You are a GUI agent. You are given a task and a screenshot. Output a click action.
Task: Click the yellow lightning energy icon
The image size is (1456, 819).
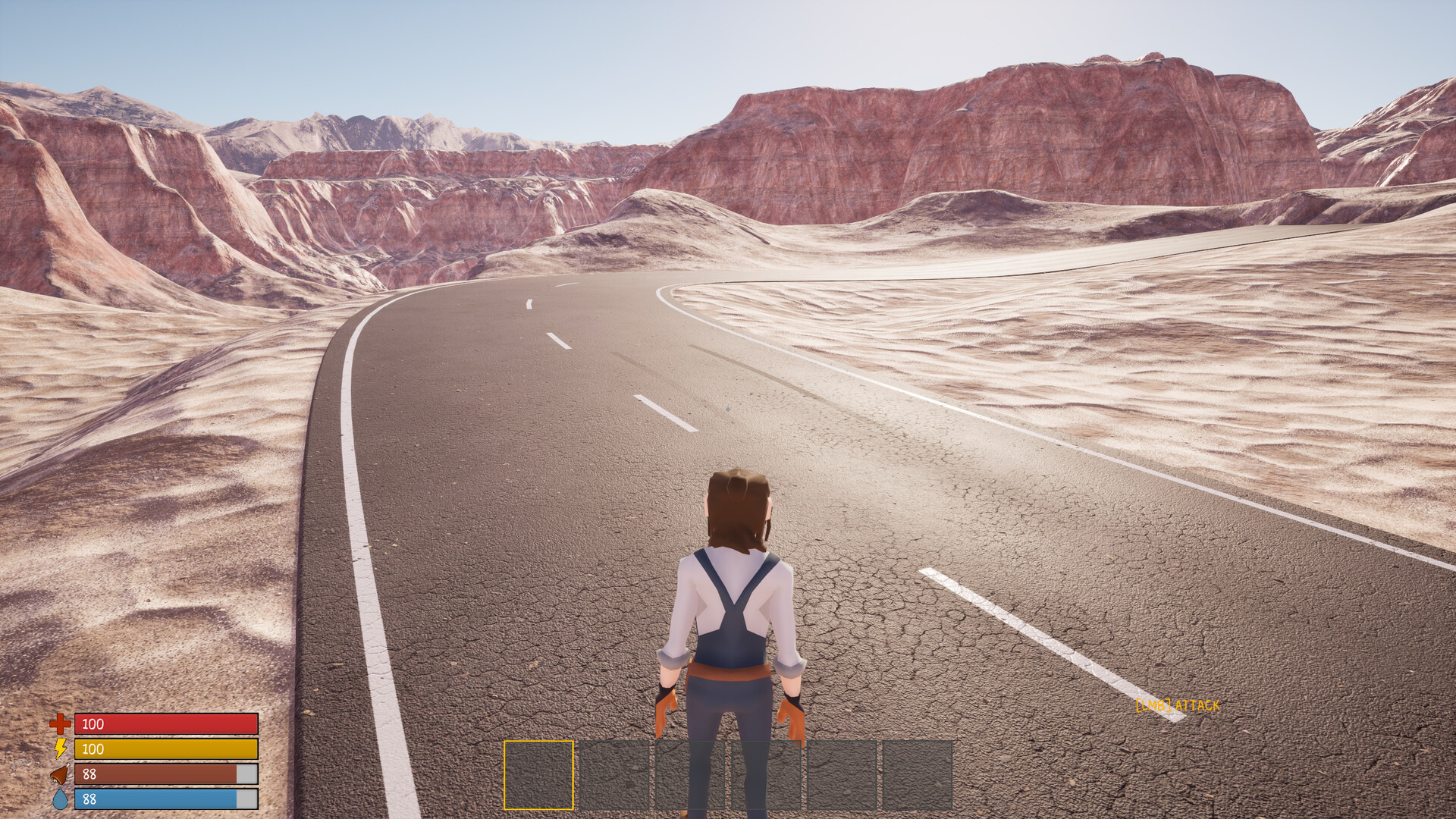coord(59,749)
